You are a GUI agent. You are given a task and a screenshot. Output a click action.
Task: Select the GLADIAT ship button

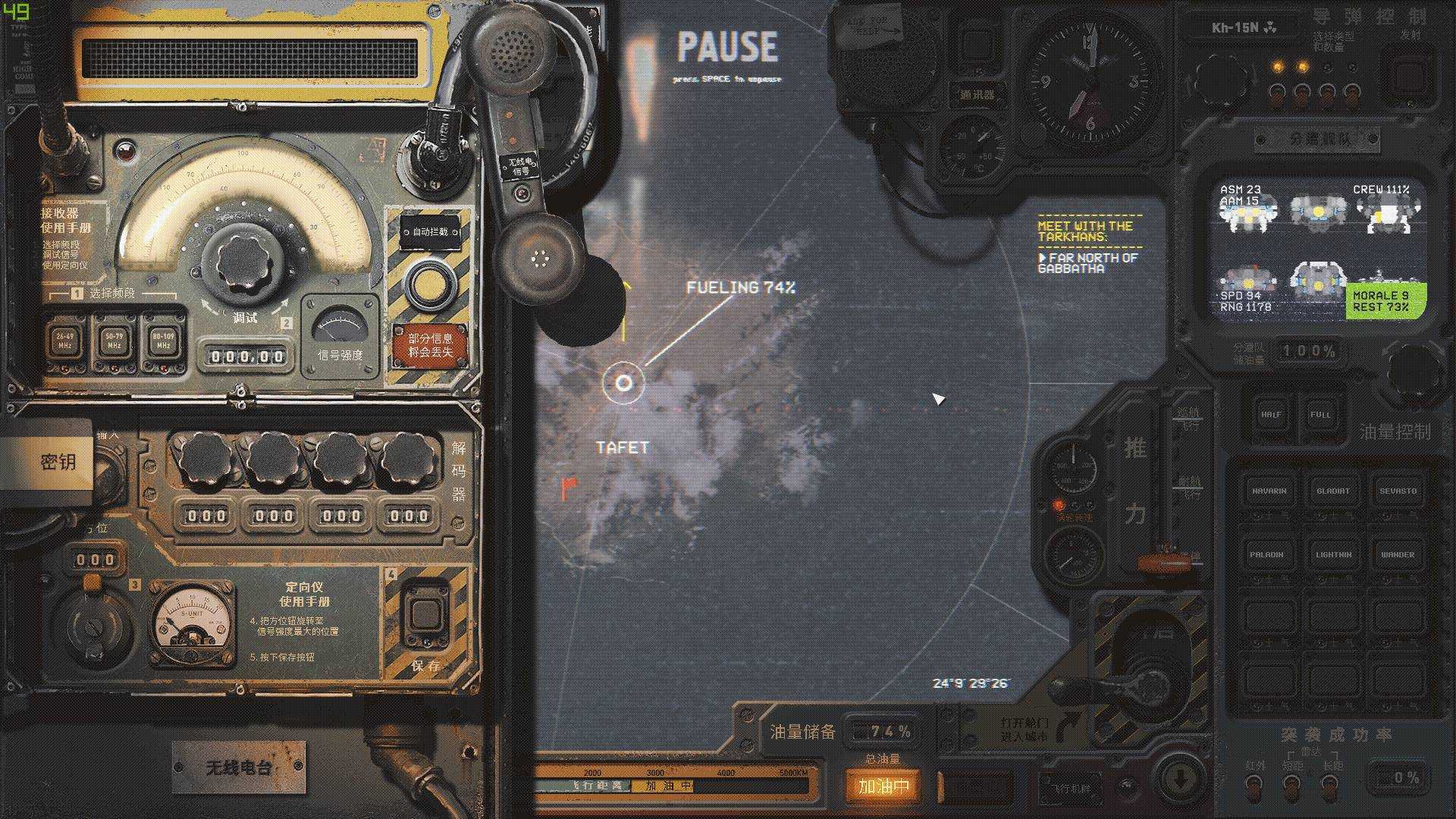click(x=1333, y=491)
